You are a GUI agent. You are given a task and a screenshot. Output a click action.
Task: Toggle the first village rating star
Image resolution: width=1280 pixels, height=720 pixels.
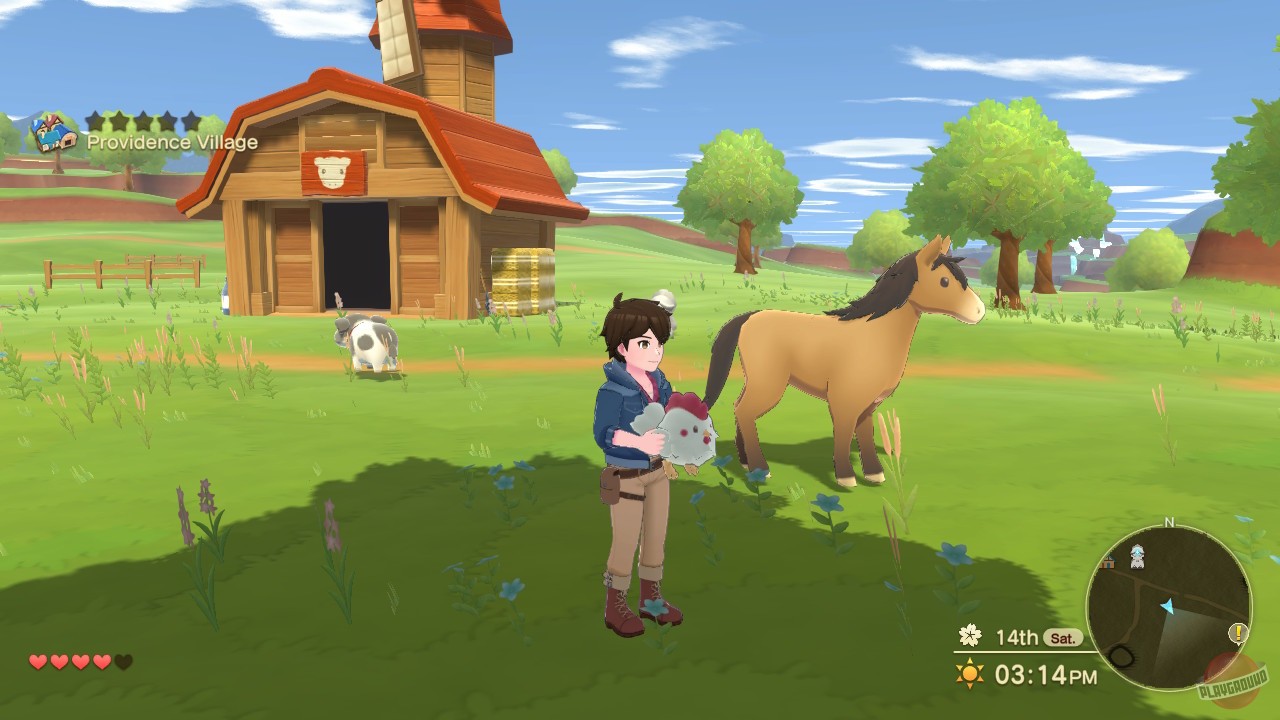coord(96,122)
